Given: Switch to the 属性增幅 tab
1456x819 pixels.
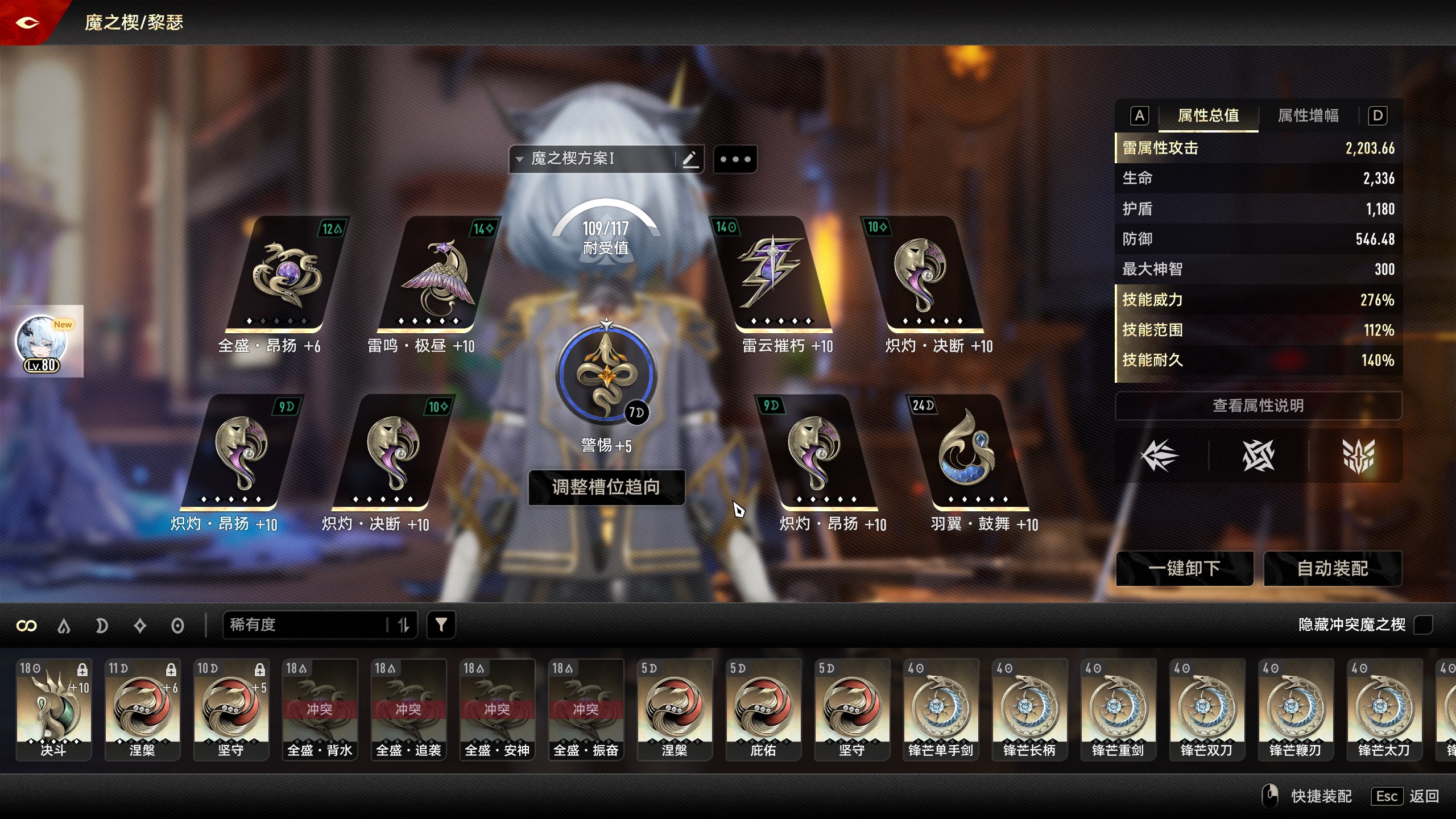Looking at the screenshot, I should [1308, 116].
